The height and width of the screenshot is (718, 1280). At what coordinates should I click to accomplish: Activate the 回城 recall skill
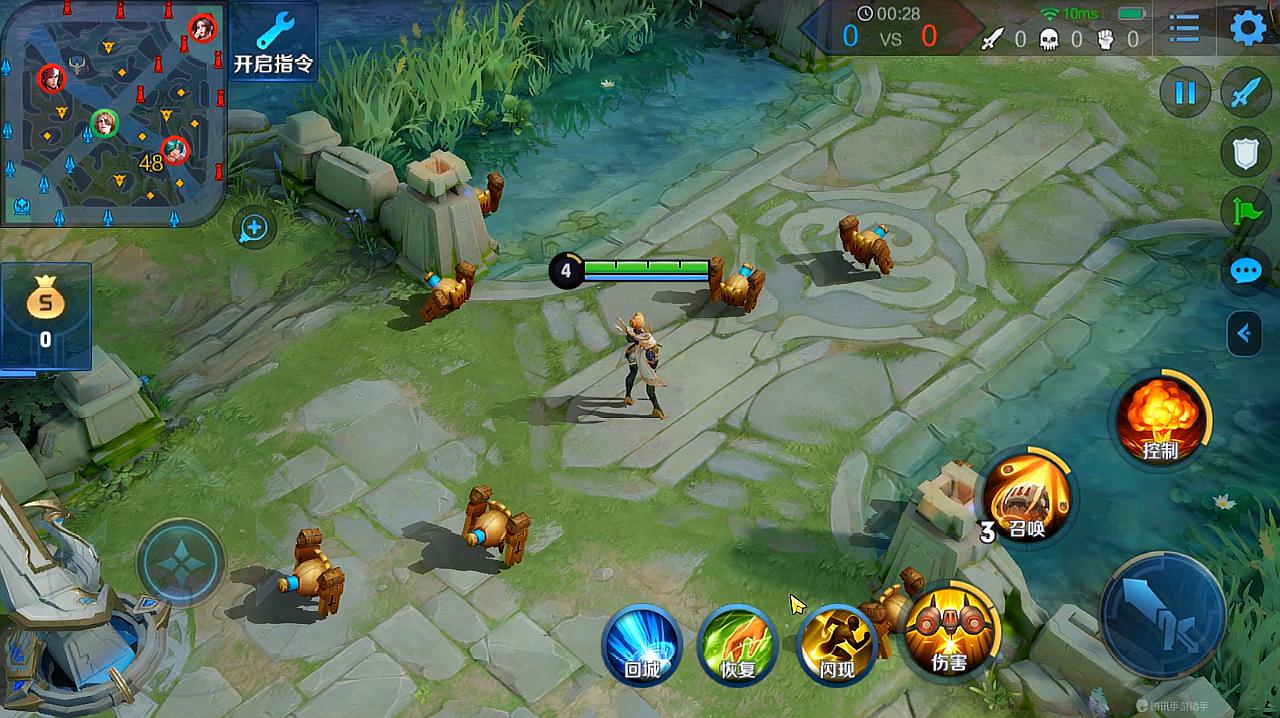point(641,645)
